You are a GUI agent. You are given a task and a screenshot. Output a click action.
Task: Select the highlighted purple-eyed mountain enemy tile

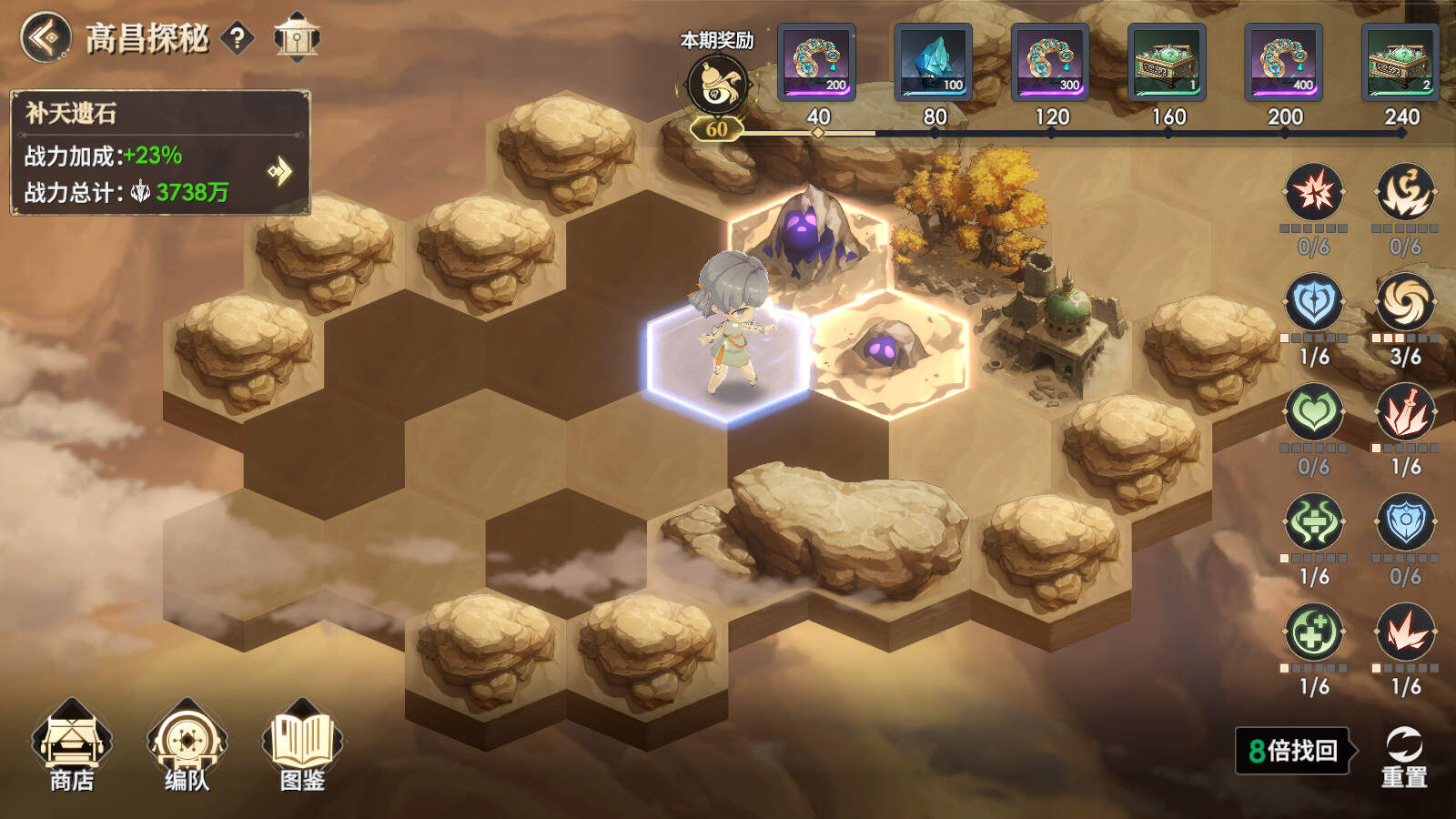(x=806, y=238)
